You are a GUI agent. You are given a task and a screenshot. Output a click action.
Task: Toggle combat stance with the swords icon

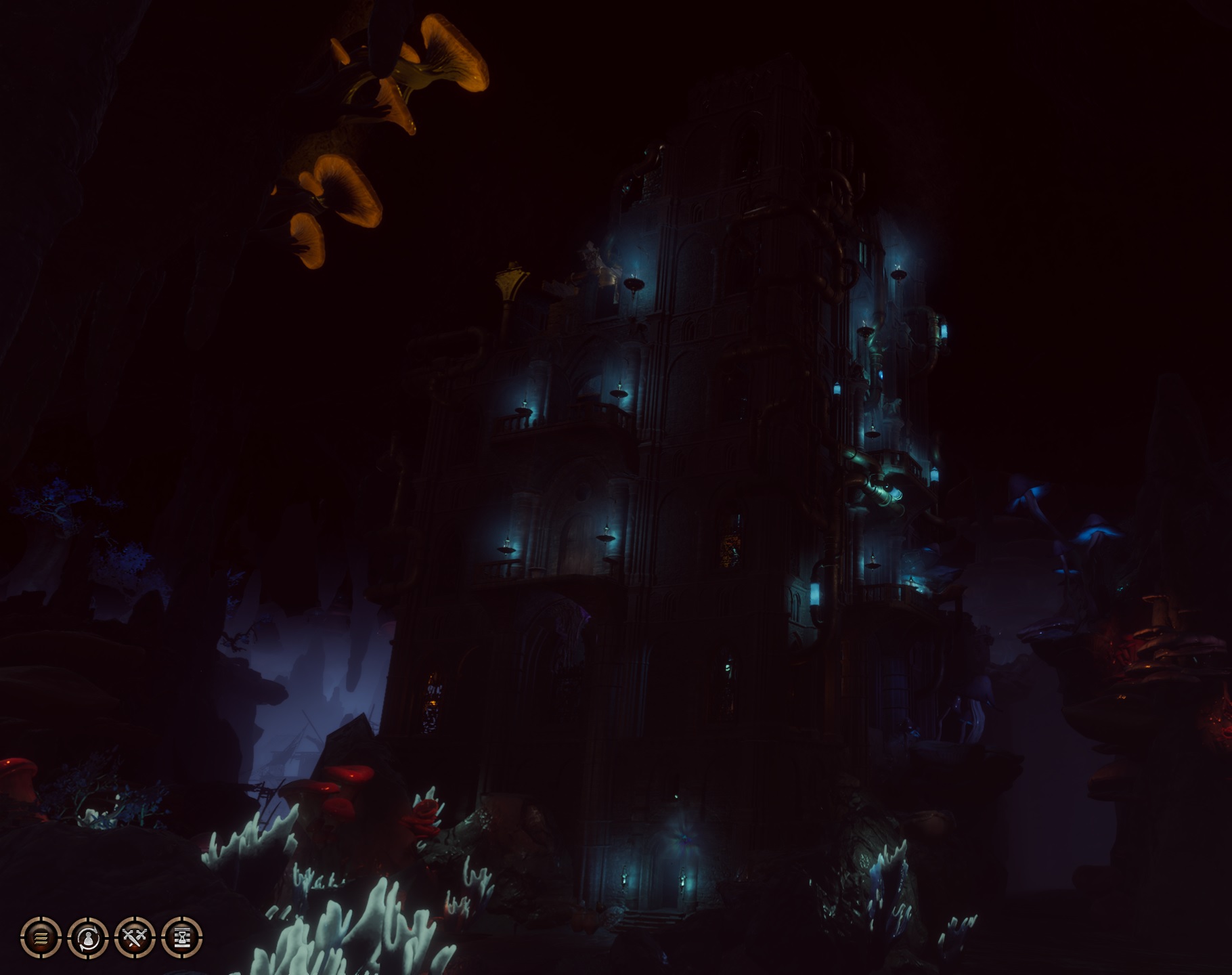tap(135, 938)
